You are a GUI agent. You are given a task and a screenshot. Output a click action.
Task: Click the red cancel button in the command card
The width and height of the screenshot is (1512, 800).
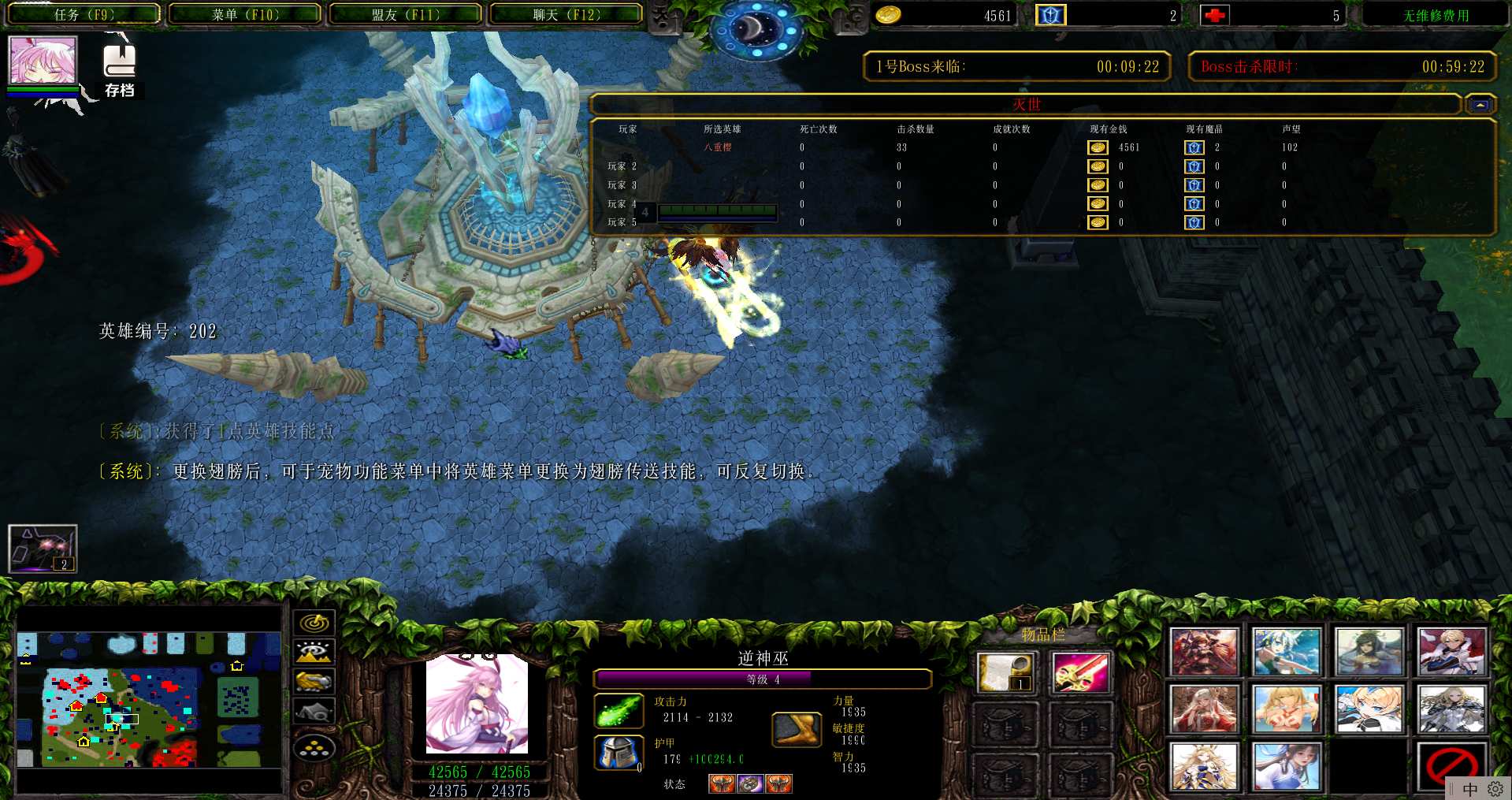pyautogui.click(x=1451, y=765)
